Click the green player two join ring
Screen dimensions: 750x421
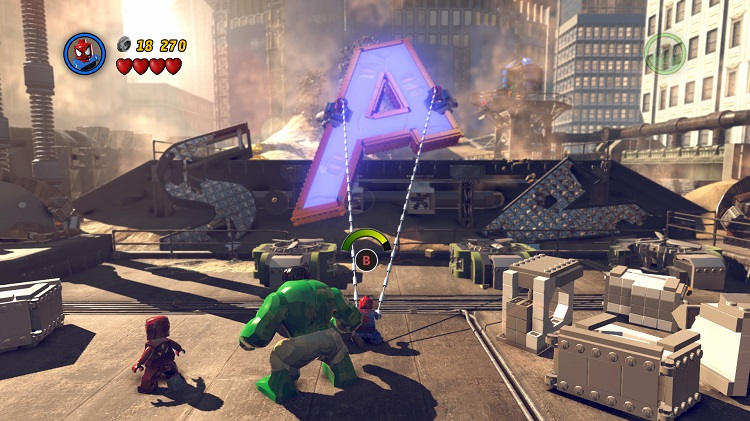coord(665,53)
